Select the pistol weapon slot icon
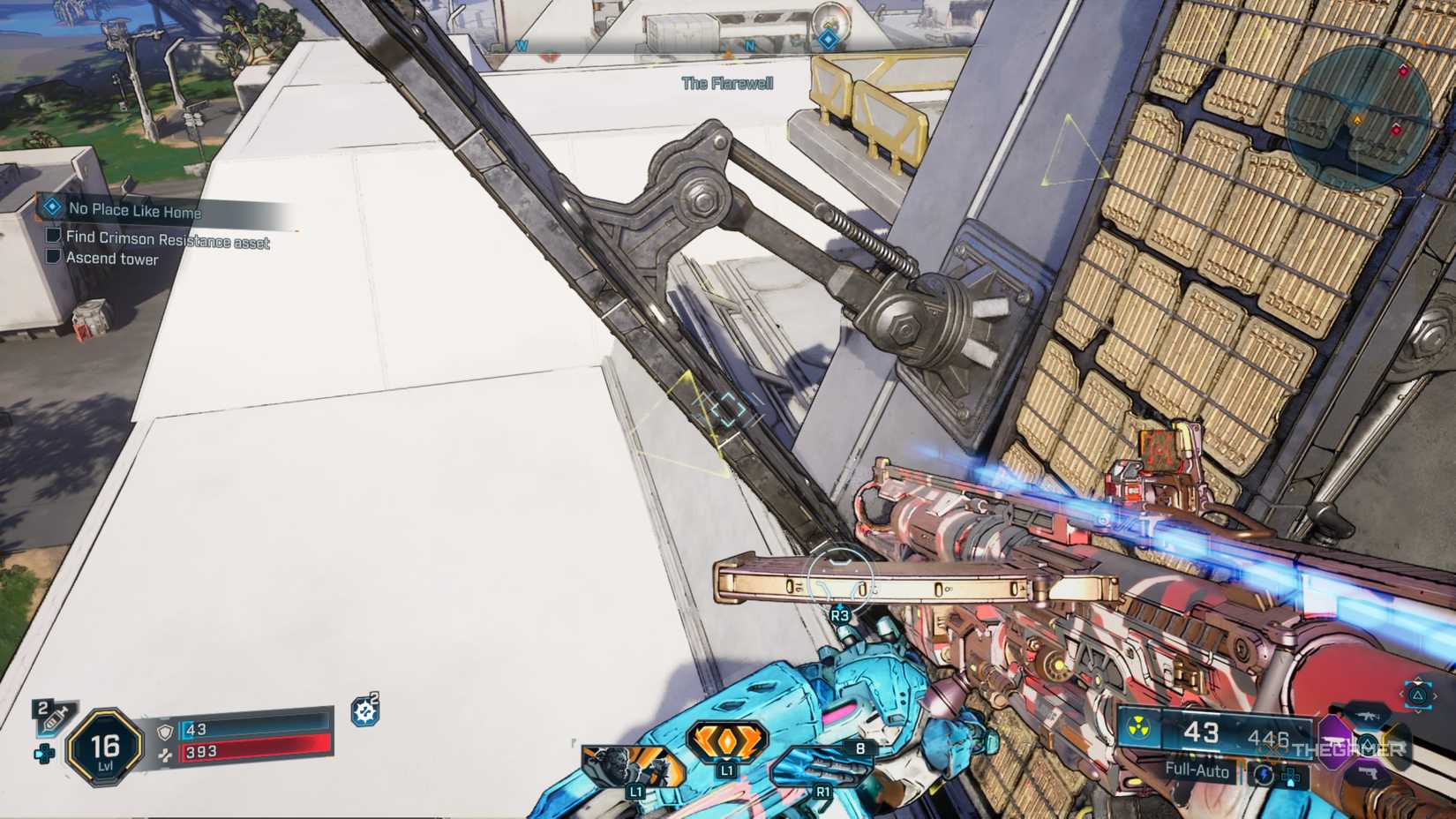 tap(1368, 773)
